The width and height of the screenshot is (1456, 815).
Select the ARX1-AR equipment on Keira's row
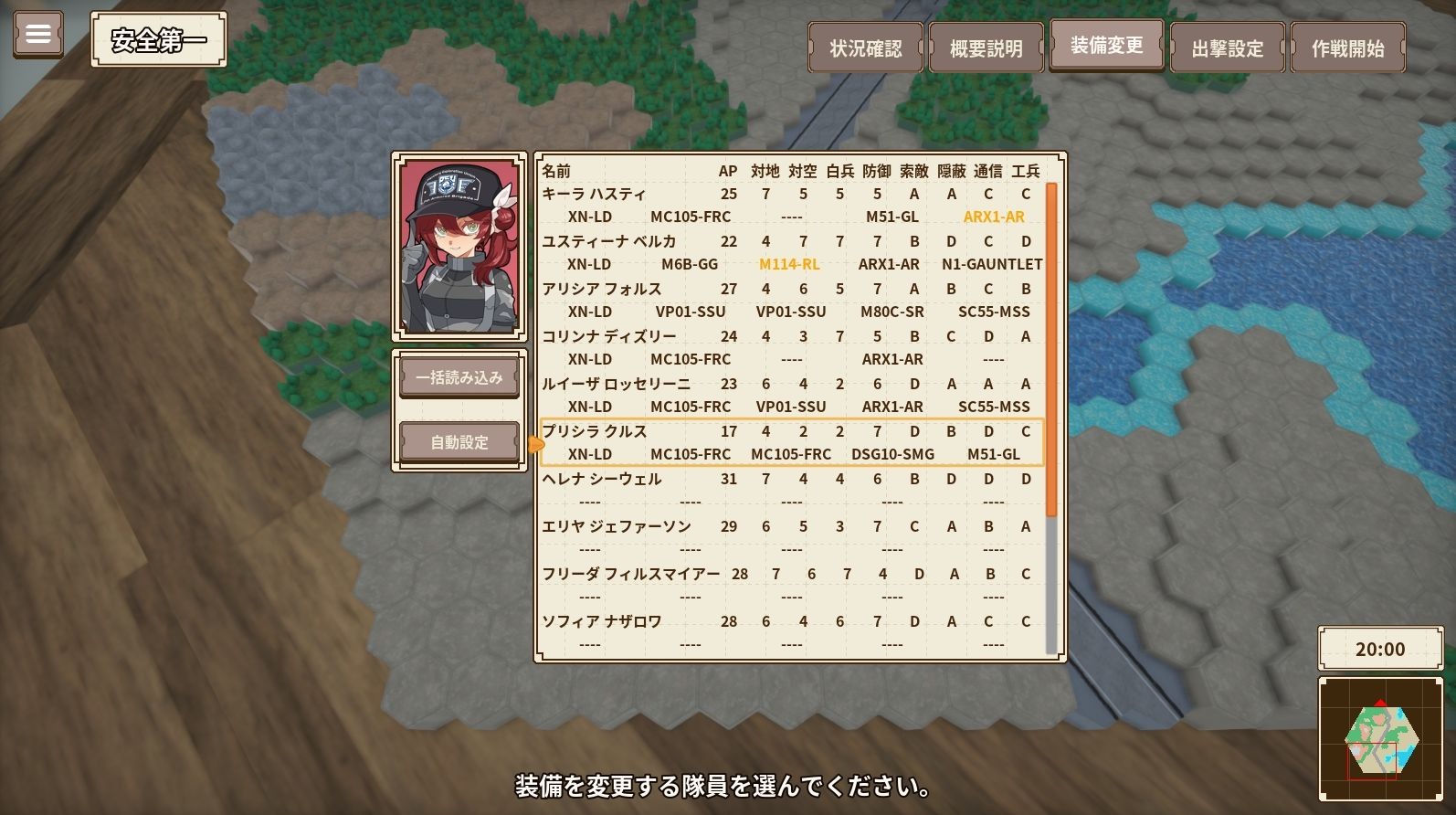coord(993,217)
